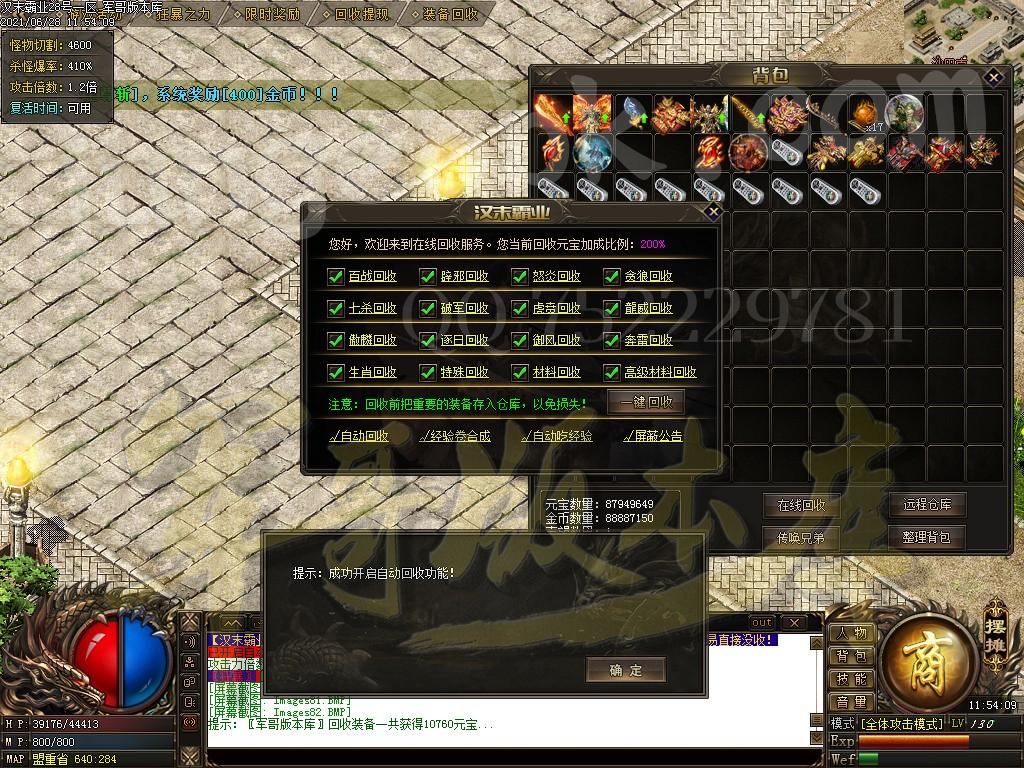This screenshot has height=768, width=1024.
Task: Close the 汉末霸业 recycle window
Action: click(x=712, y=212)
